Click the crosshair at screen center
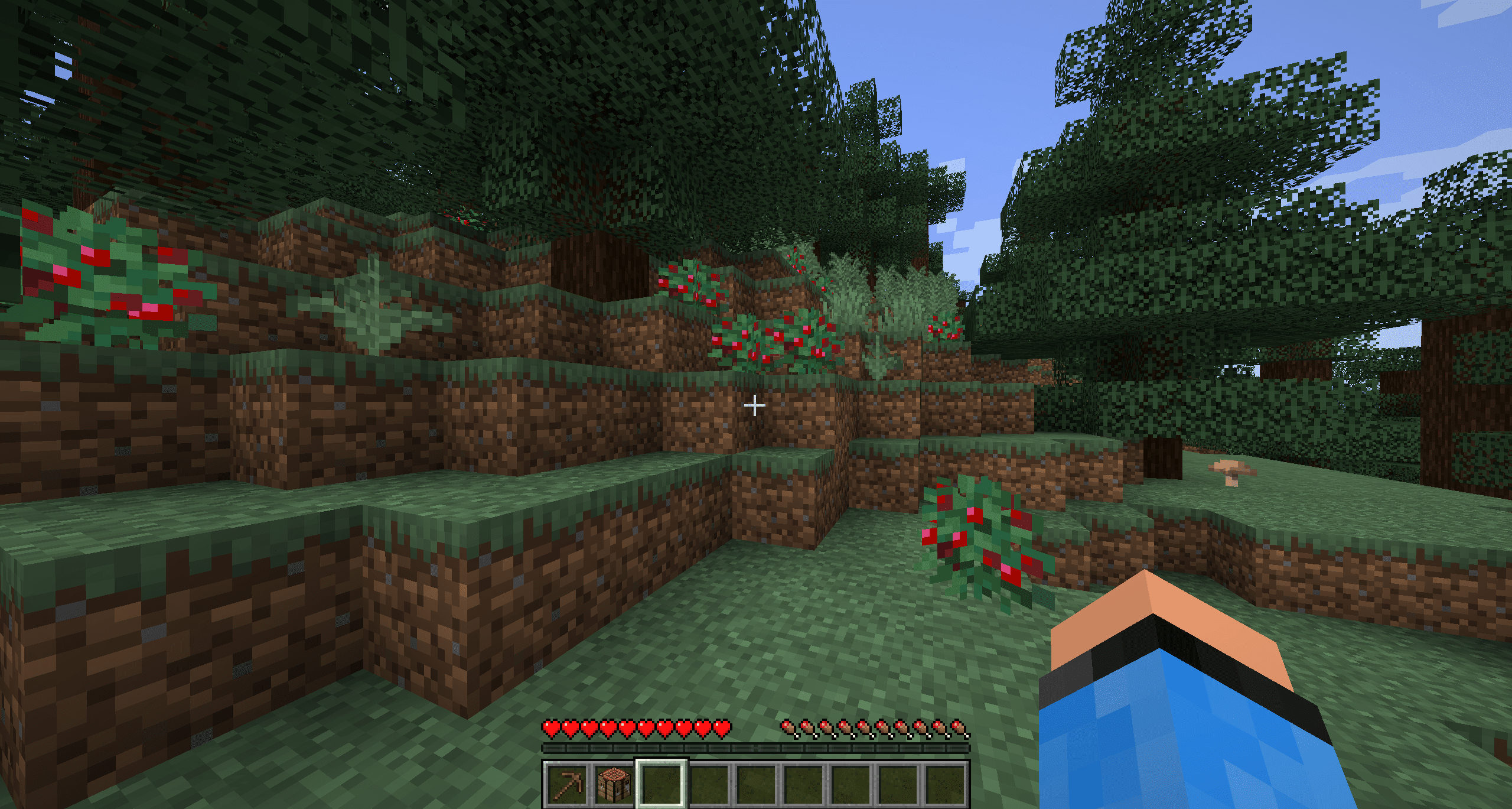Screen dimensions: 1512x809 tap(755, 405)
